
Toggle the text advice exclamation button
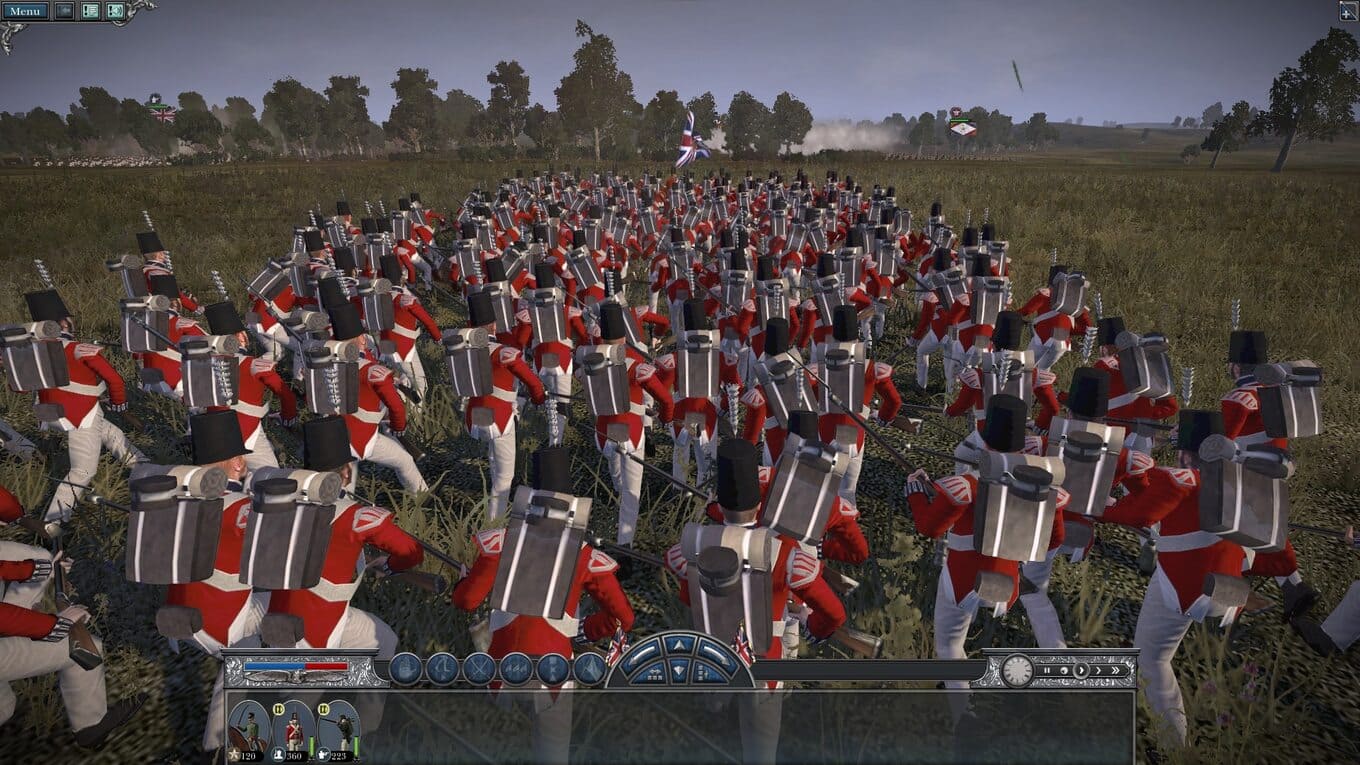point(90,11)
